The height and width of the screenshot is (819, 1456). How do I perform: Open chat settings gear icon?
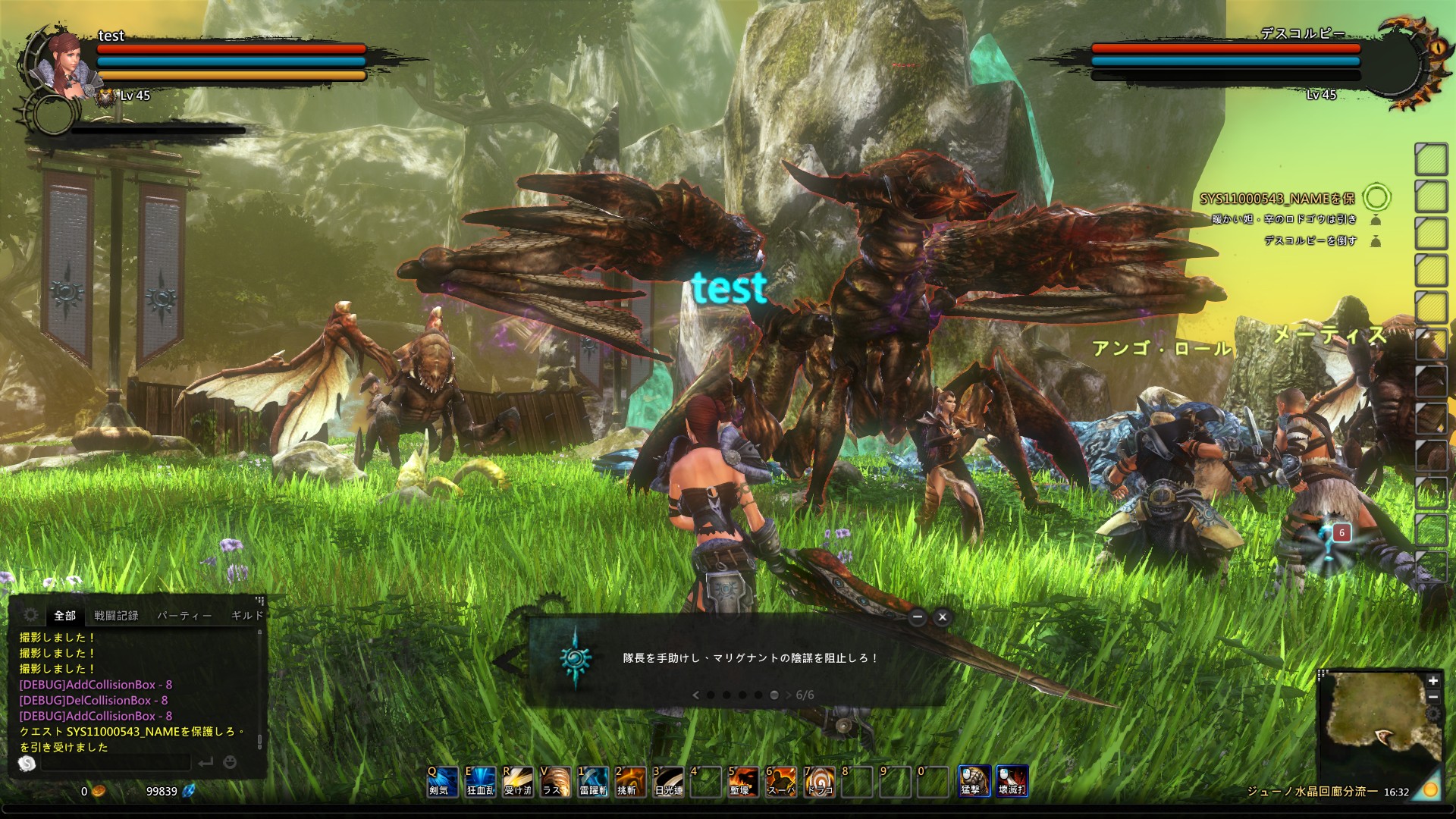30,615
